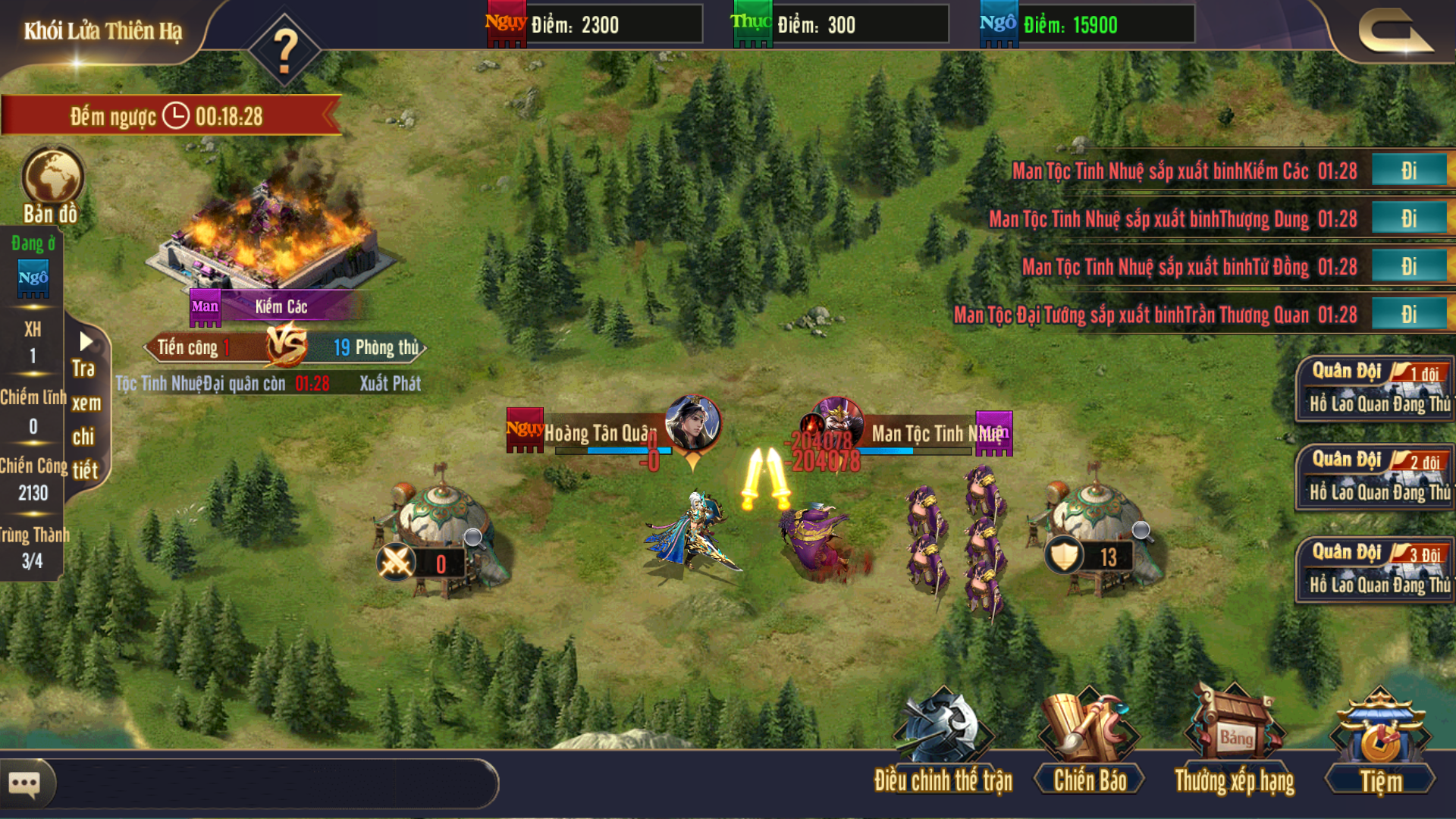This screenshot has width=1456, height=819.
Task: Go to Trần Thương Quan with Đi
Action: pyautogui.click(x=1409, y=314)
